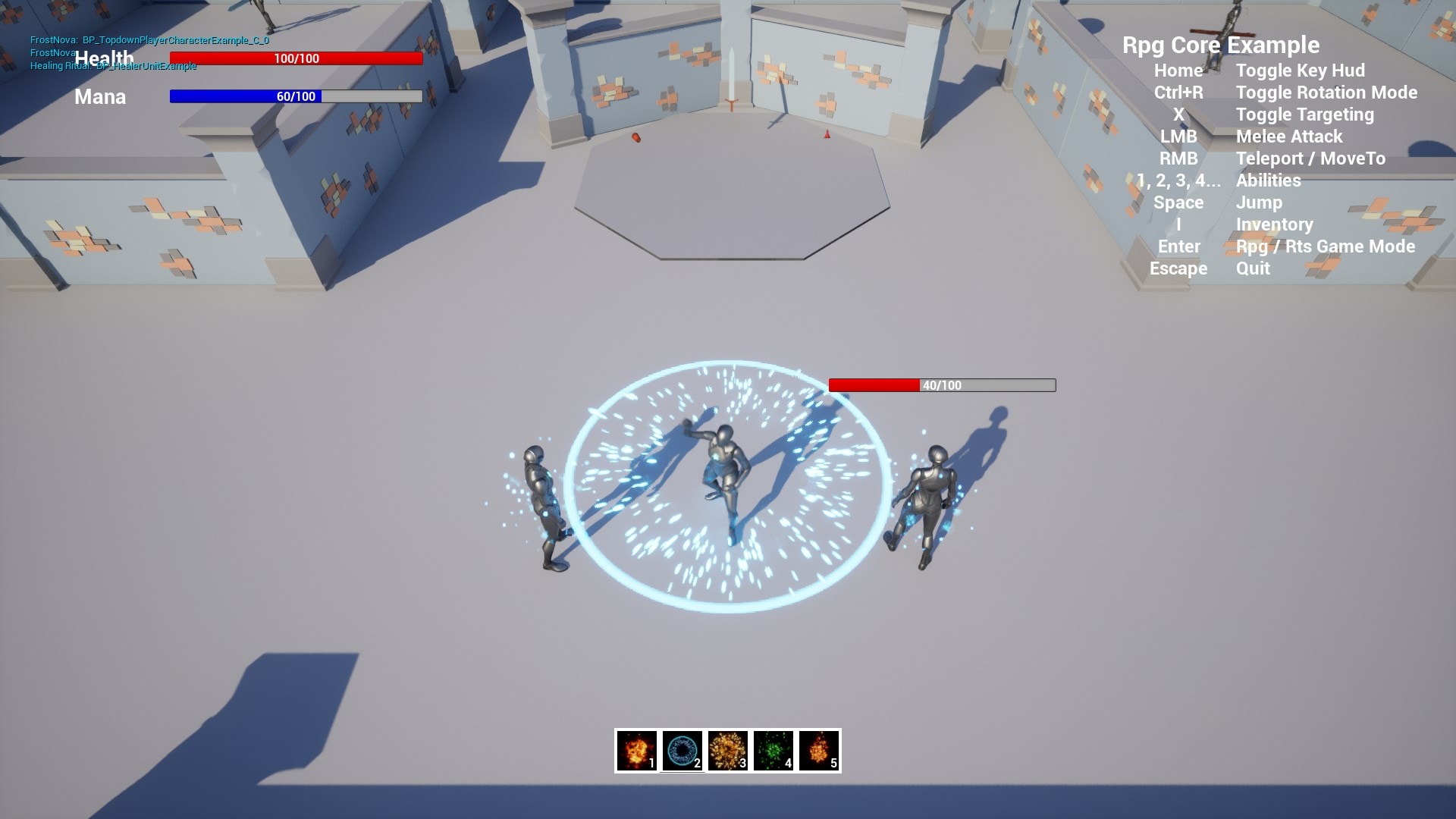Viewport: 1456px width, 819px height.
Task: Cast the green Healing Ritual ability slot 4
Action: click(x=773, y=752)
